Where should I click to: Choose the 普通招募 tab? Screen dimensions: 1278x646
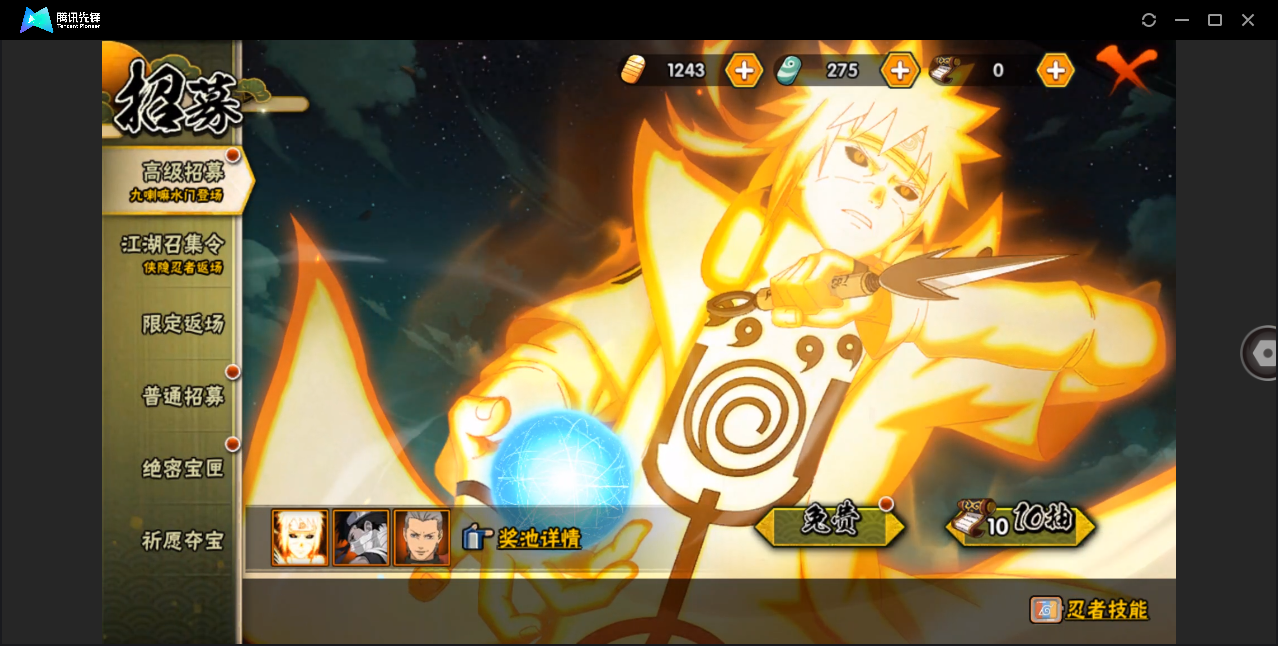point(182,396)
